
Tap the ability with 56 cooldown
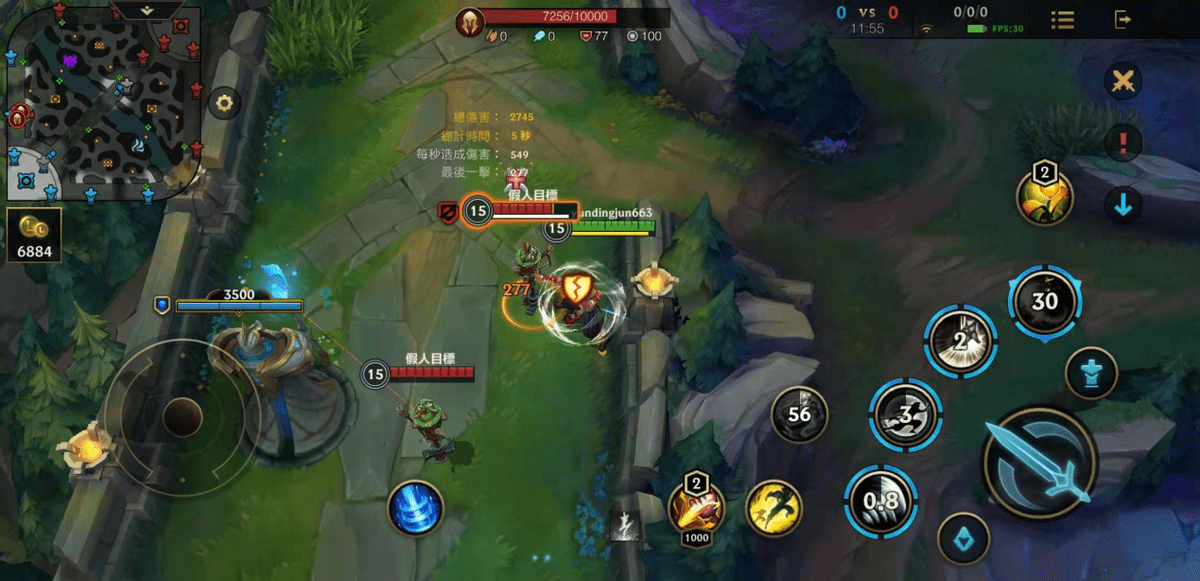point(799,414)
